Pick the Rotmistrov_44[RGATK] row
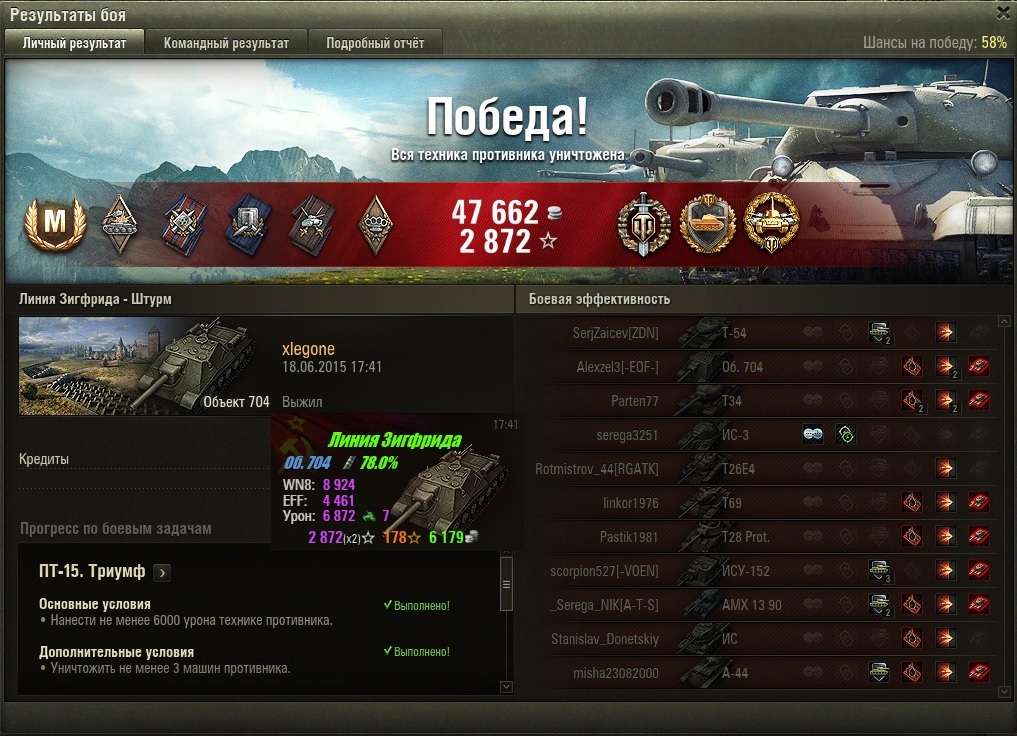The height and width of the screenshot is (736, 1017). pos(597,469)
